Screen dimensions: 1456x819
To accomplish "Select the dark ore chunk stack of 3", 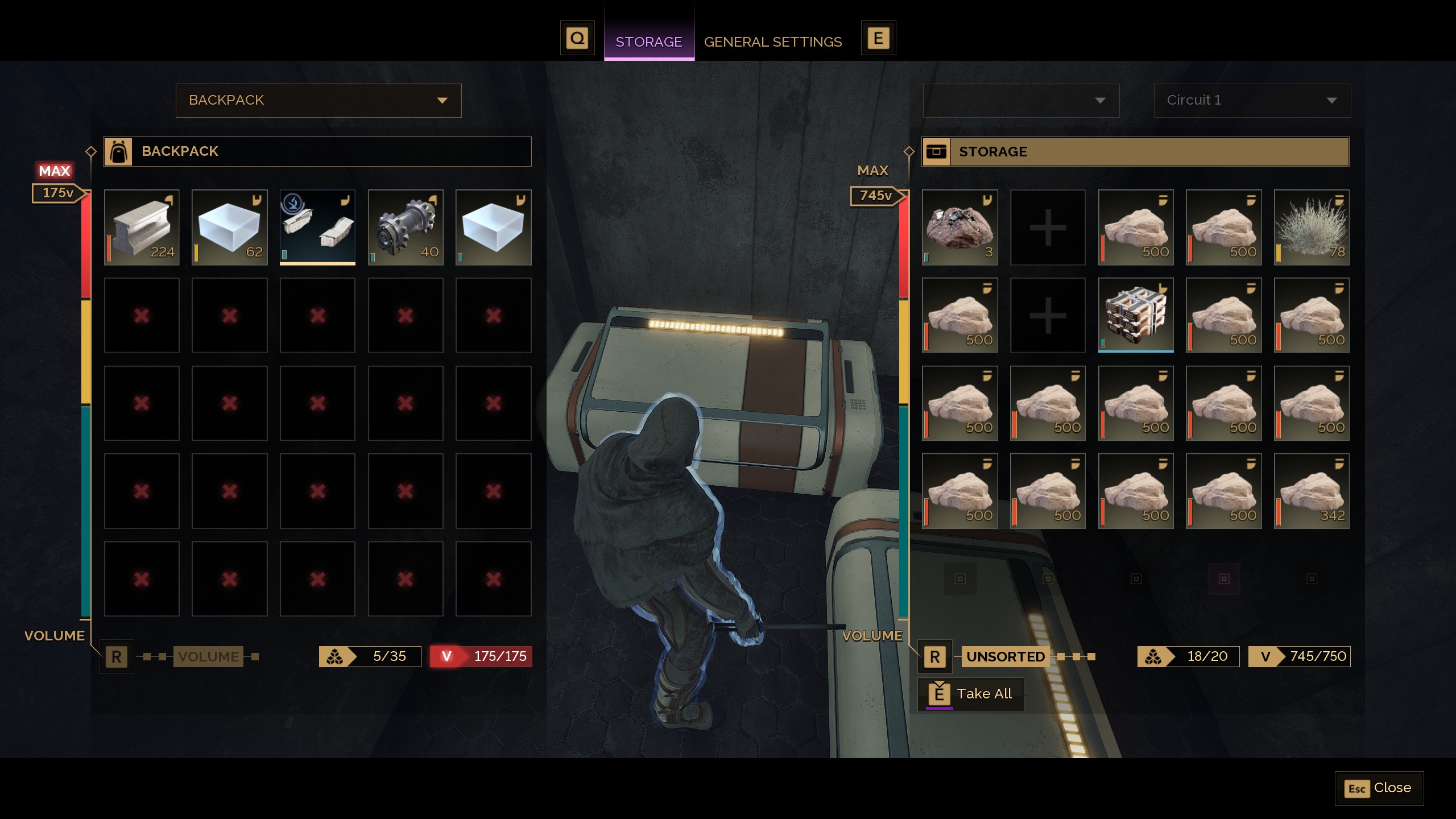I will (959, 227).
